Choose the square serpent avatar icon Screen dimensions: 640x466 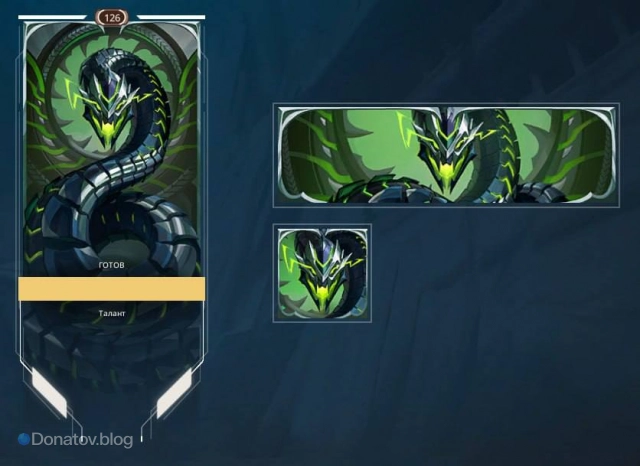click(322, 273)
